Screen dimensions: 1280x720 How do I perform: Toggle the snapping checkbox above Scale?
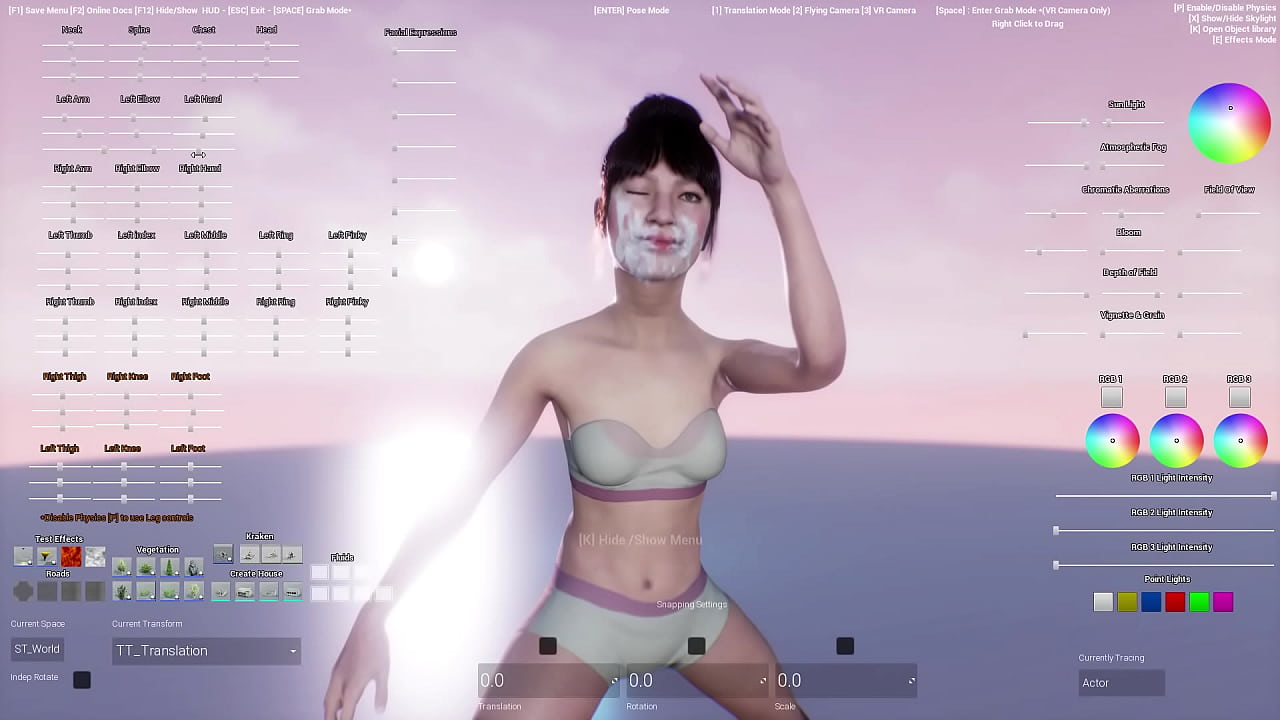[x=844, y=646]
